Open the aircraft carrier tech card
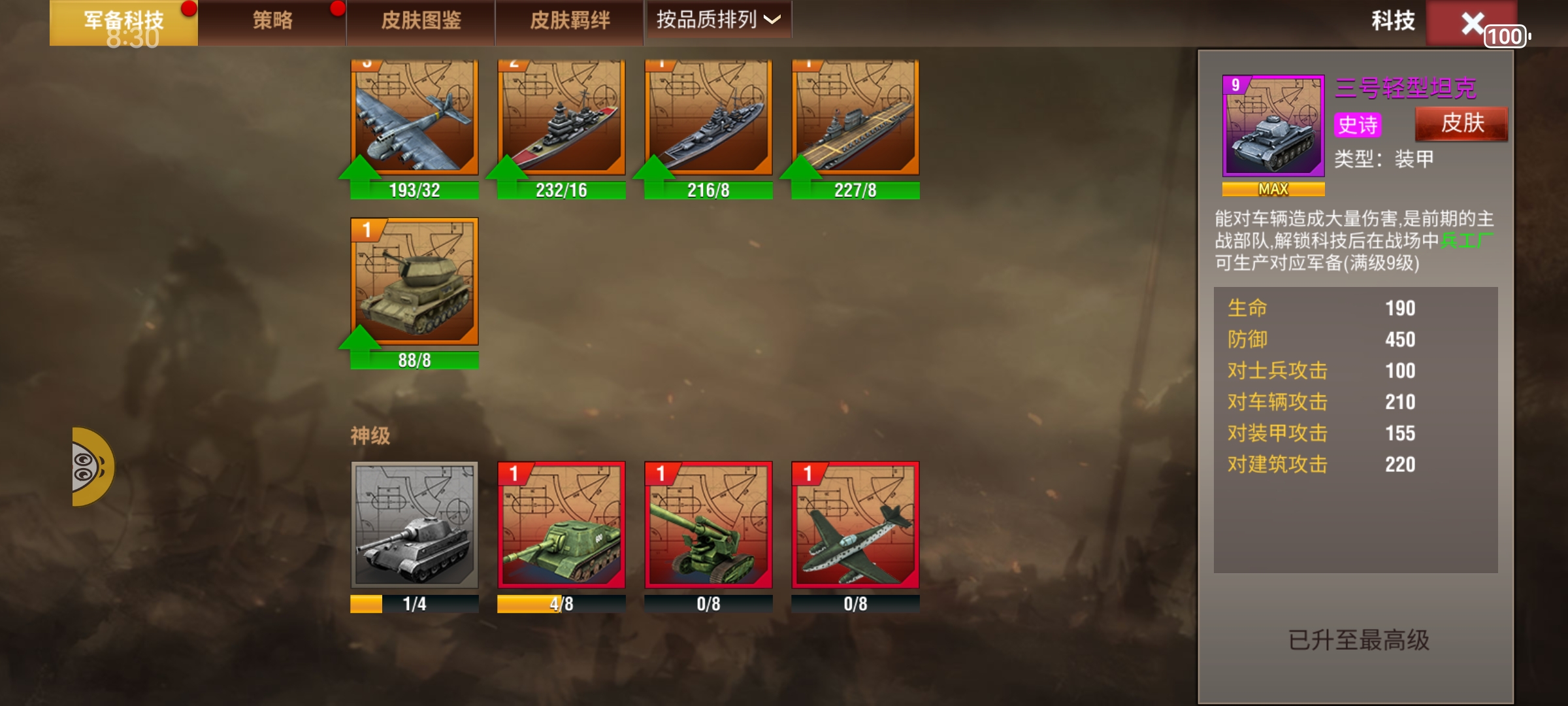This screenshot has width=1568, height=706. pos(857,121)
